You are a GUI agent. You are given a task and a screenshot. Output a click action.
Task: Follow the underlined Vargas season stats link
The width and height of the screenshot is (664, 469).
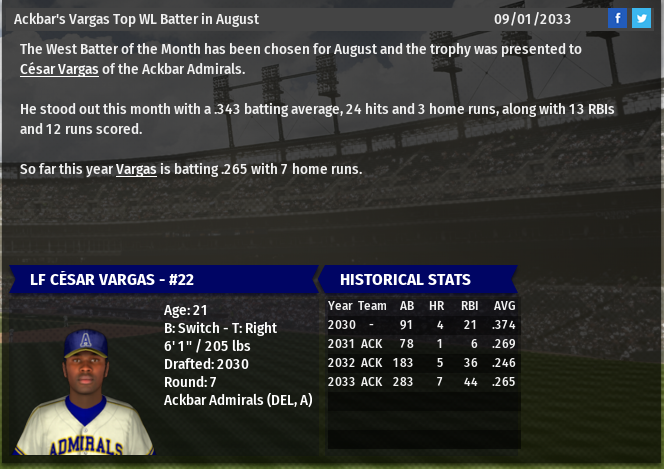136,169
